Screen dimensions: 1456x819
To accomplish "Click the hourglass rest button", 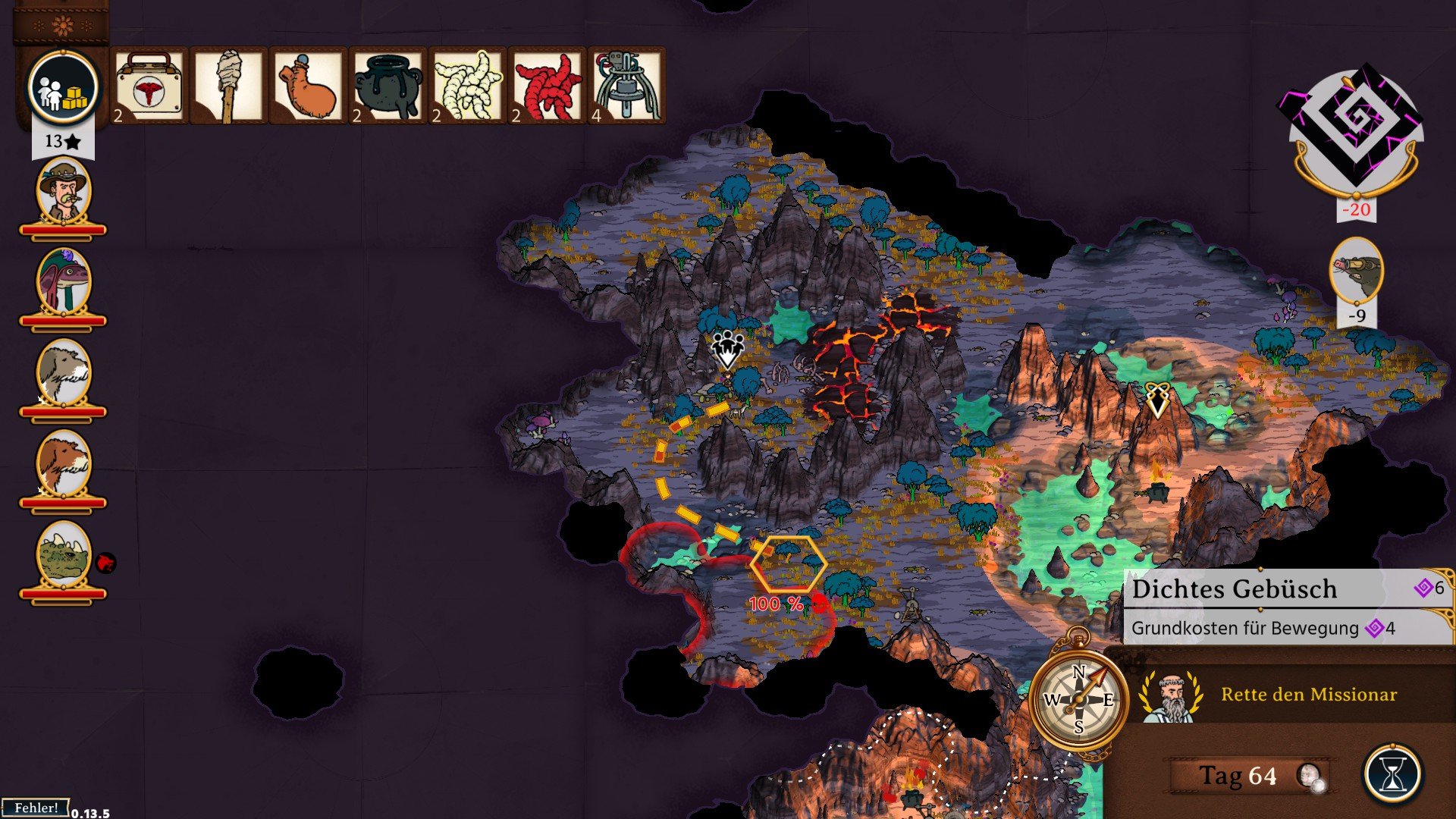I will pyautogui.click(x=1392, y=775).
